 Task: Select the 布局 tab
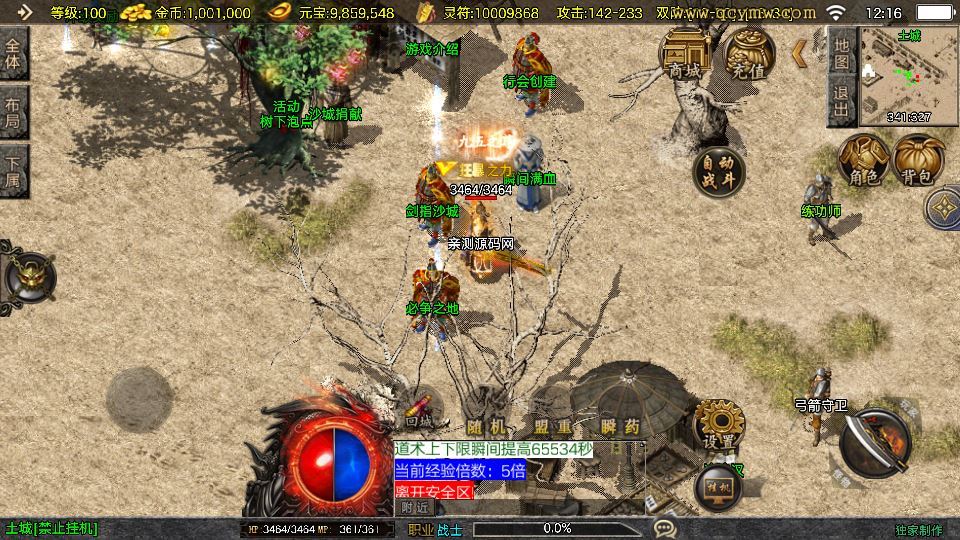(x=13, y=112)
